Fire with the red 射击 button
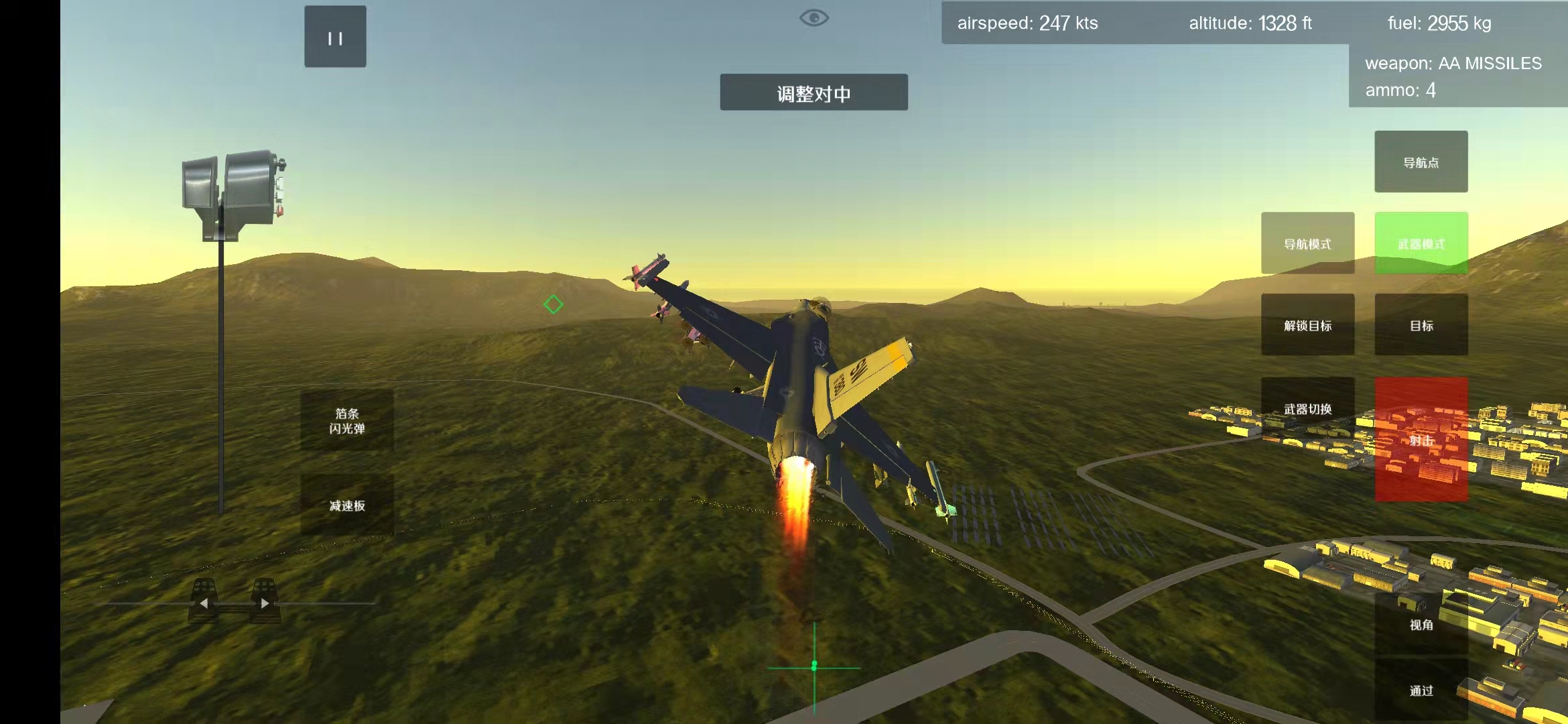Screen dimensions: 1568x724 (1421, 440)
